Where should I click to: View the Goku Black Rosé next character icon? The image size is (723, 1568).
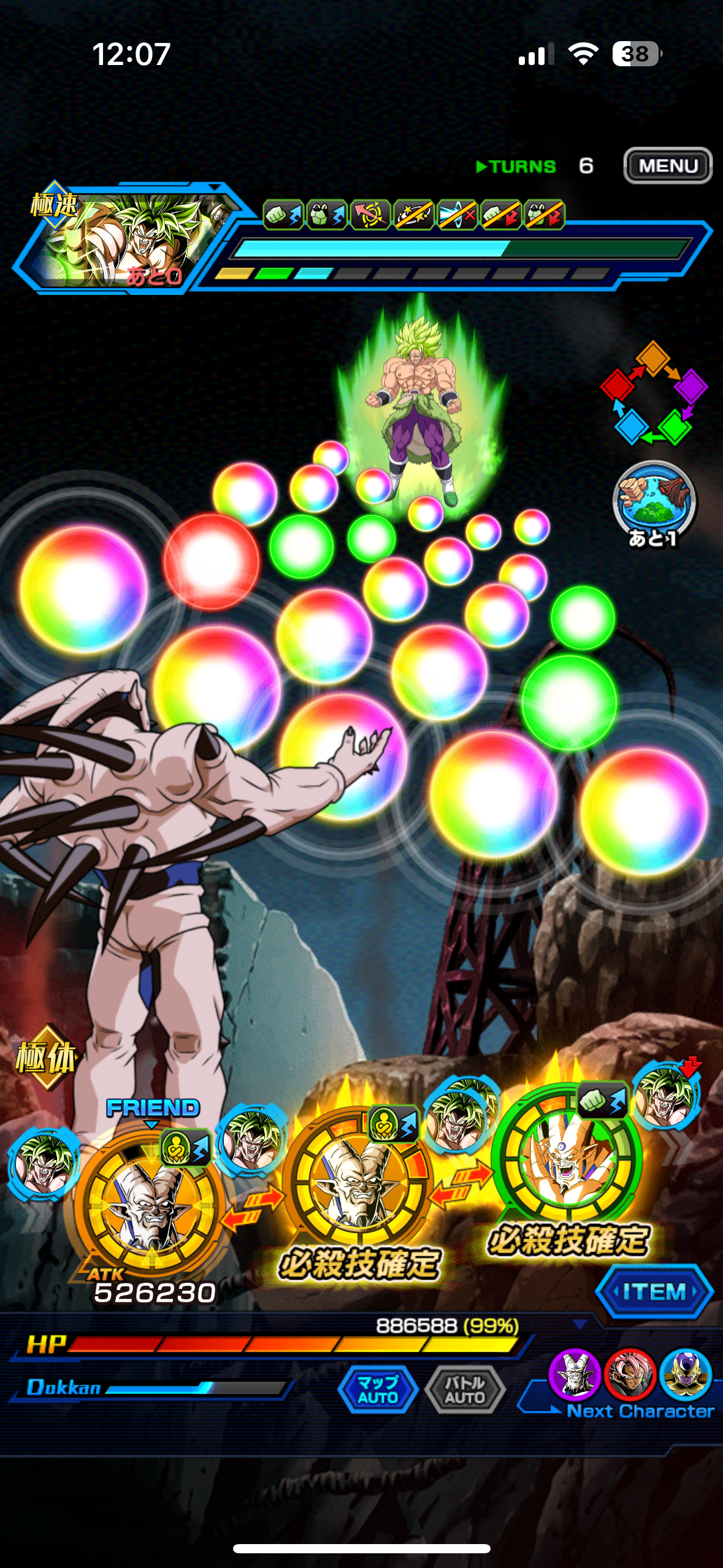click(x=629, y=1373)
